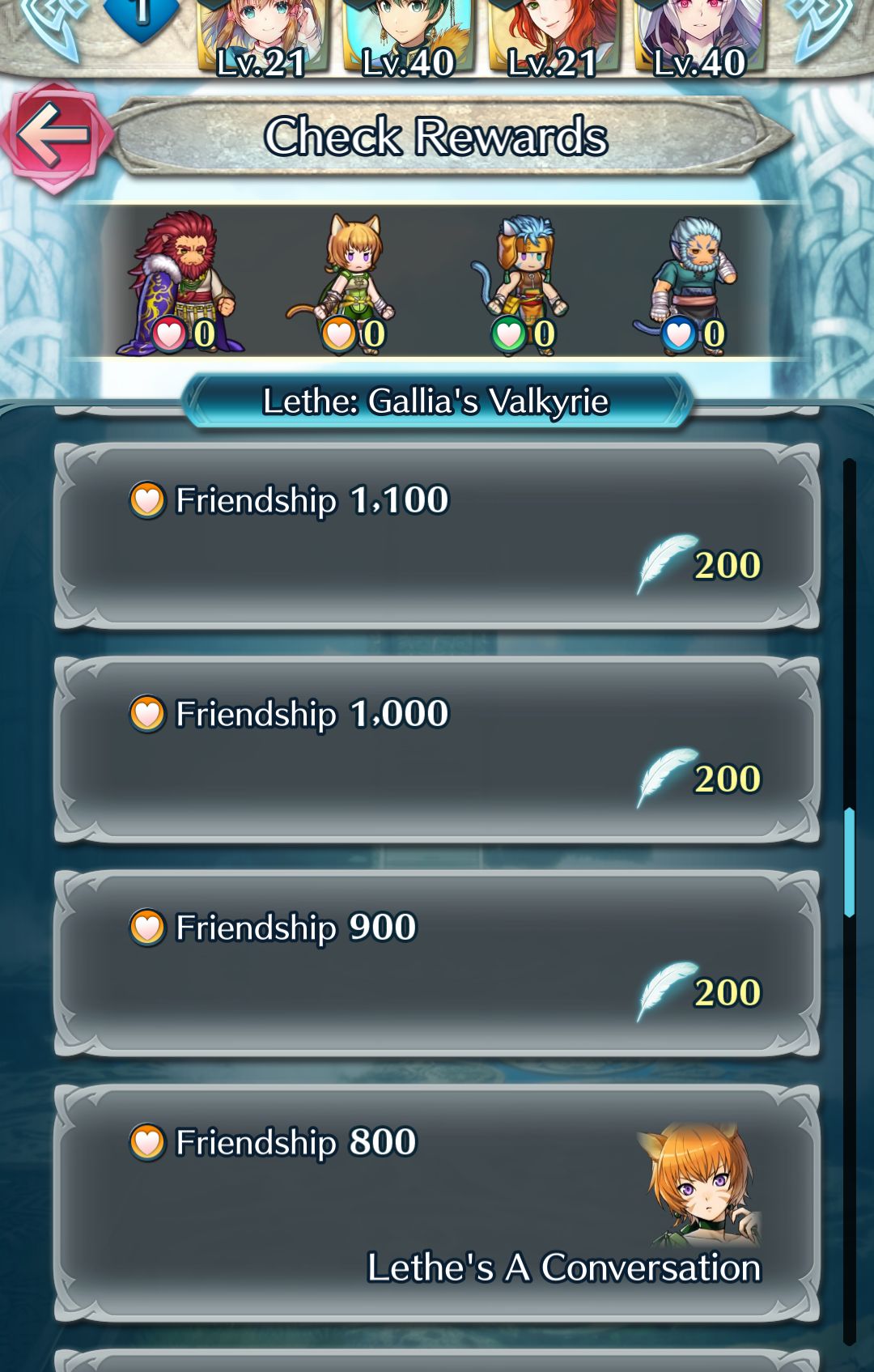The width and height of the screenshot is (874, 1372).
Task: Open the Friendship 1,100 reward row
Action: (x=437, y=534)
